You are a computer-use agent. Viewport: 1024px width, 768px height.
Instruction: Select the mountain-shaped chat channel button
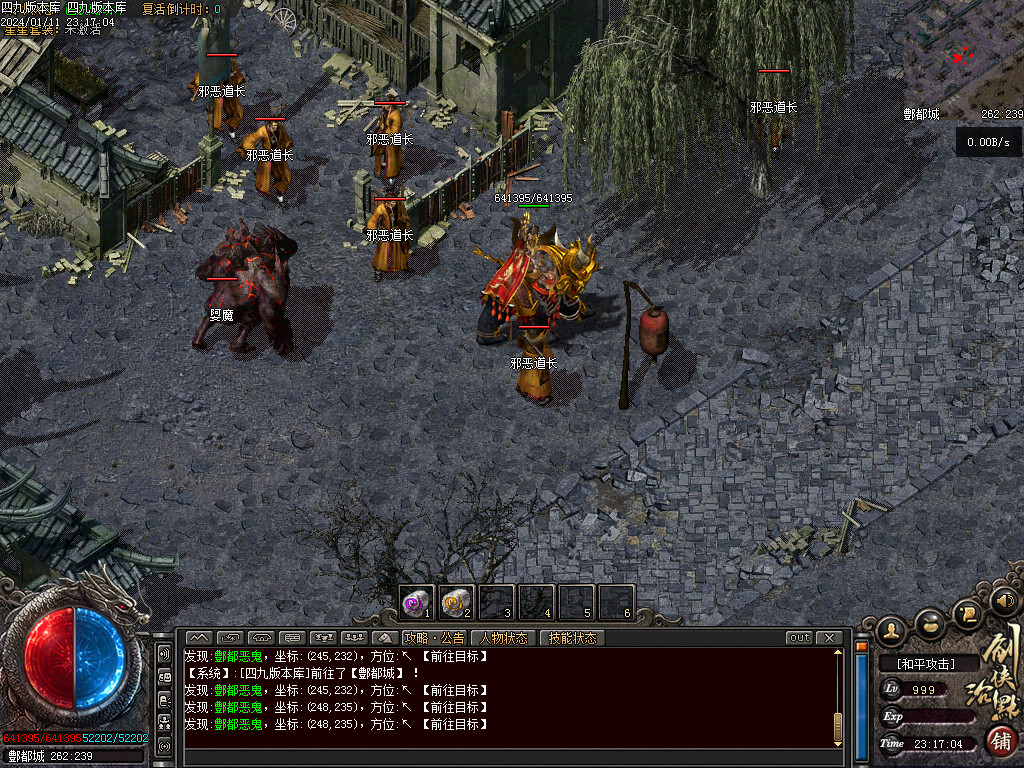click(x=199, y=638)
